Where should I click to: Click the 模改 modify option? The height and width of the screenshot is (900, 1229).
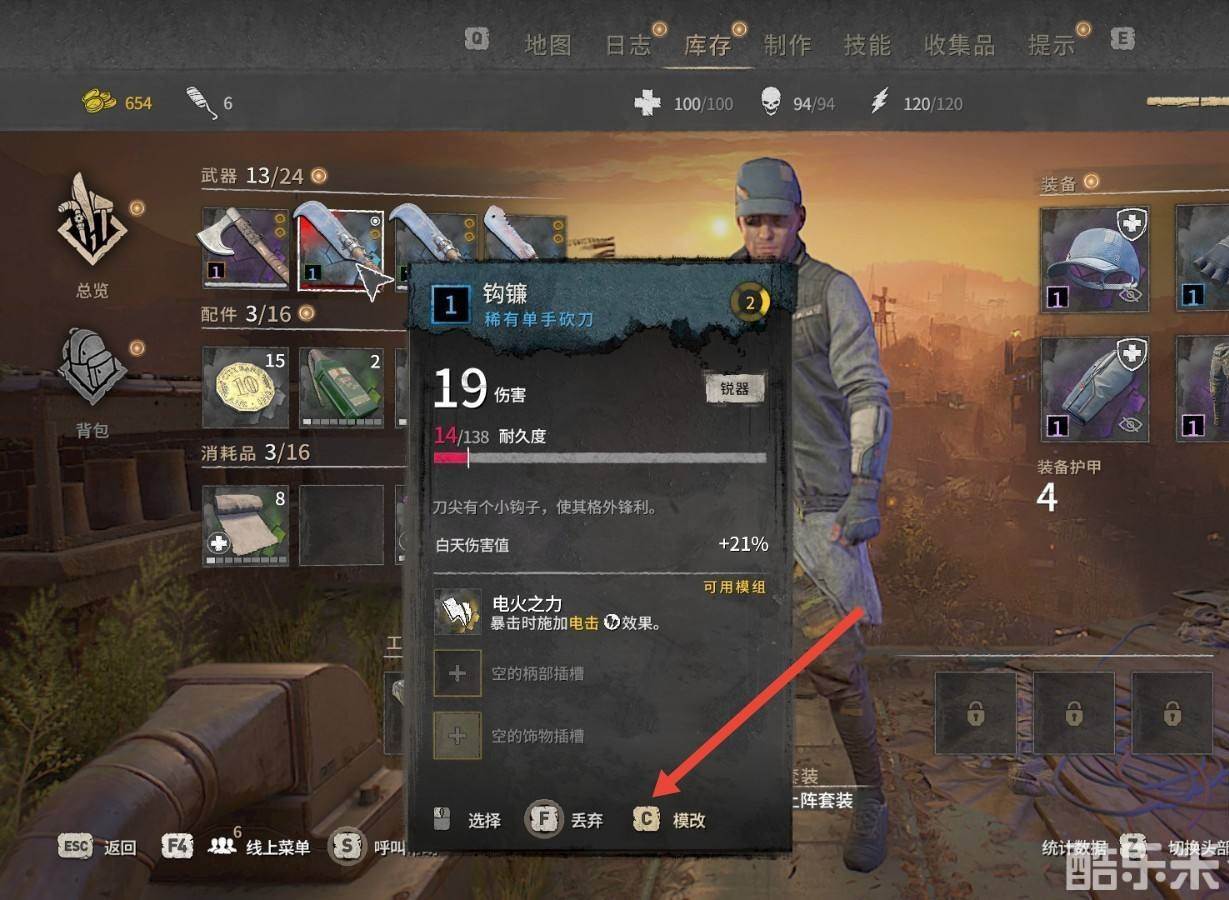pos(672,820)
